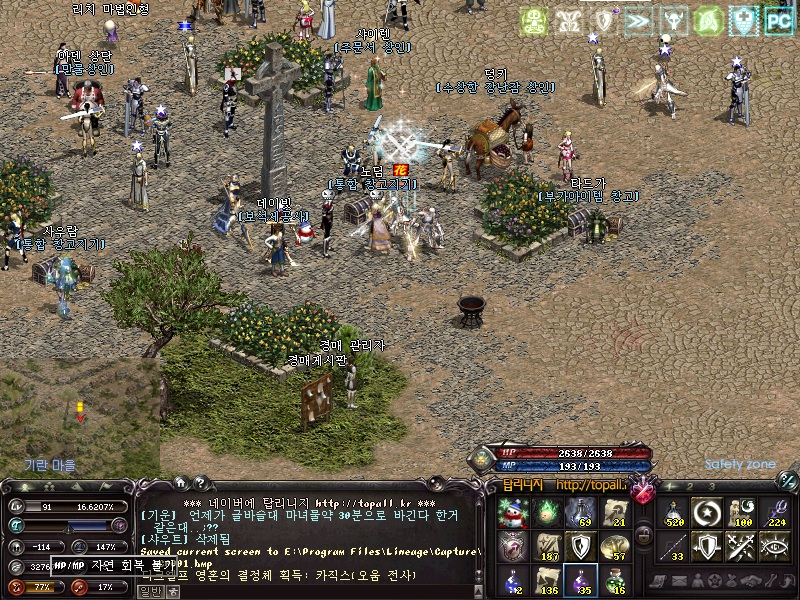
Task: Cast the crescent moon and star skill
Action: 708,513
